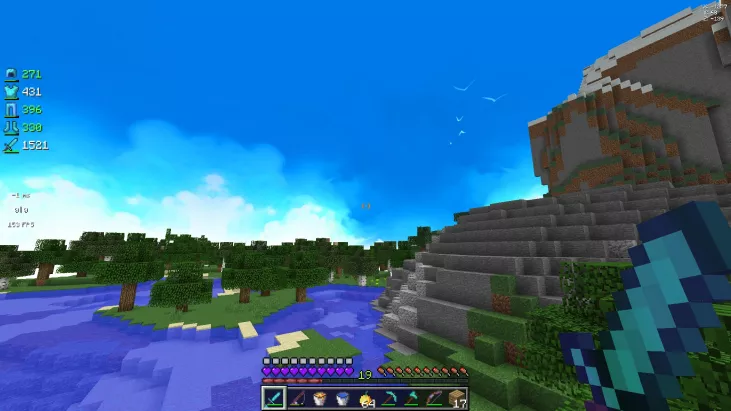Screen dimensions: 731x411
Task: Select the diamond sword hotbar slot
Action: point(273,398)
